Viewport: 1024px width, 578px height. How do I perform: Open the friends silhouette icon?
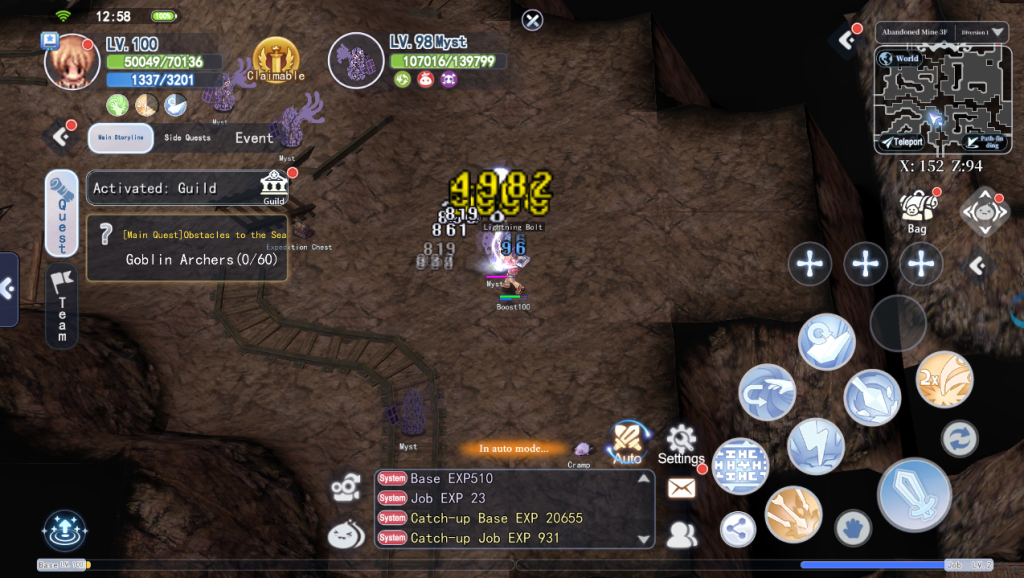pyautogui.click(x=681, y=535)
